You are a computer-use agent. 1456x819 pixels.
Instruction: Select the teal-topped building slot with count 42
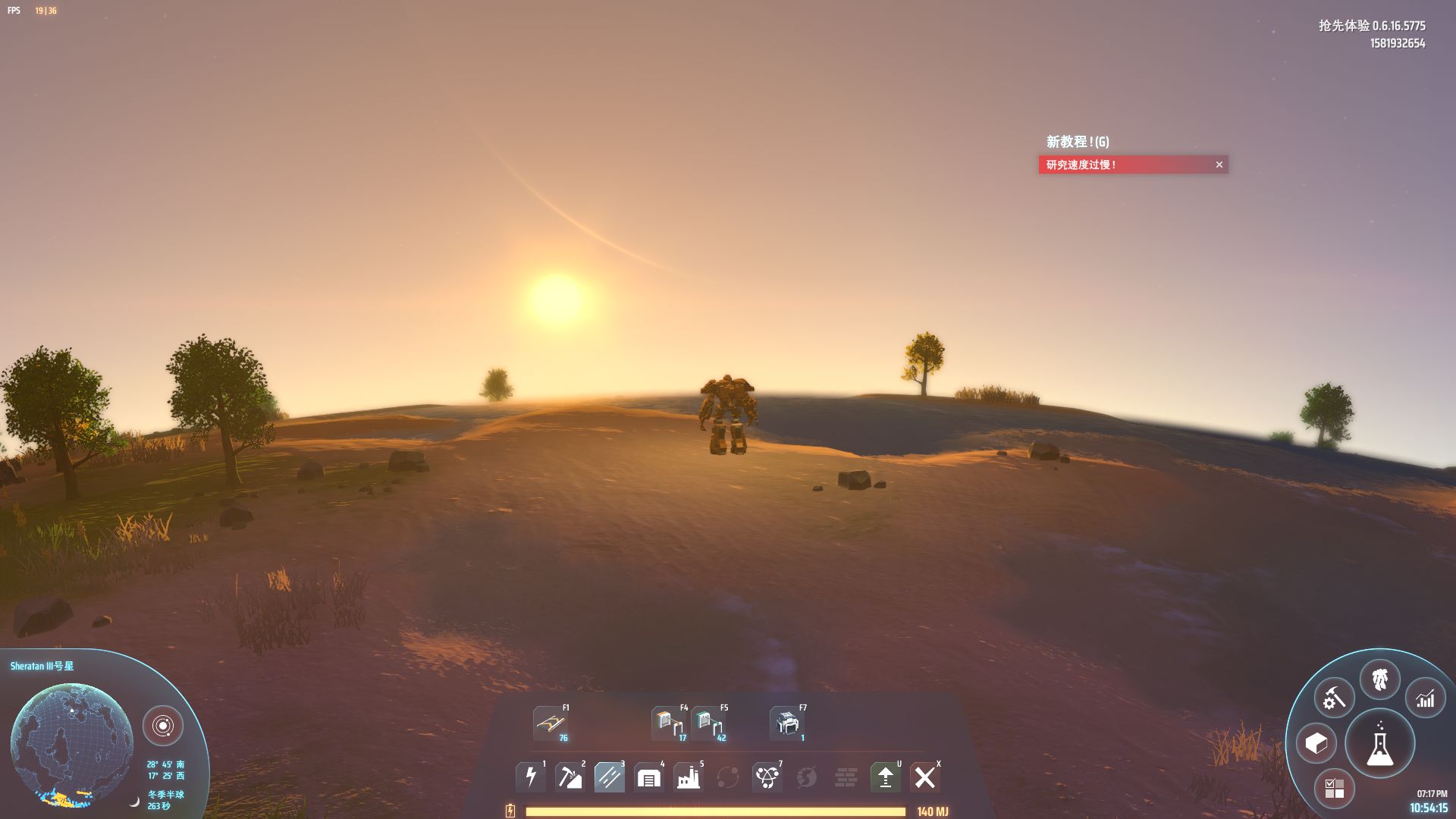coord(708,723)
